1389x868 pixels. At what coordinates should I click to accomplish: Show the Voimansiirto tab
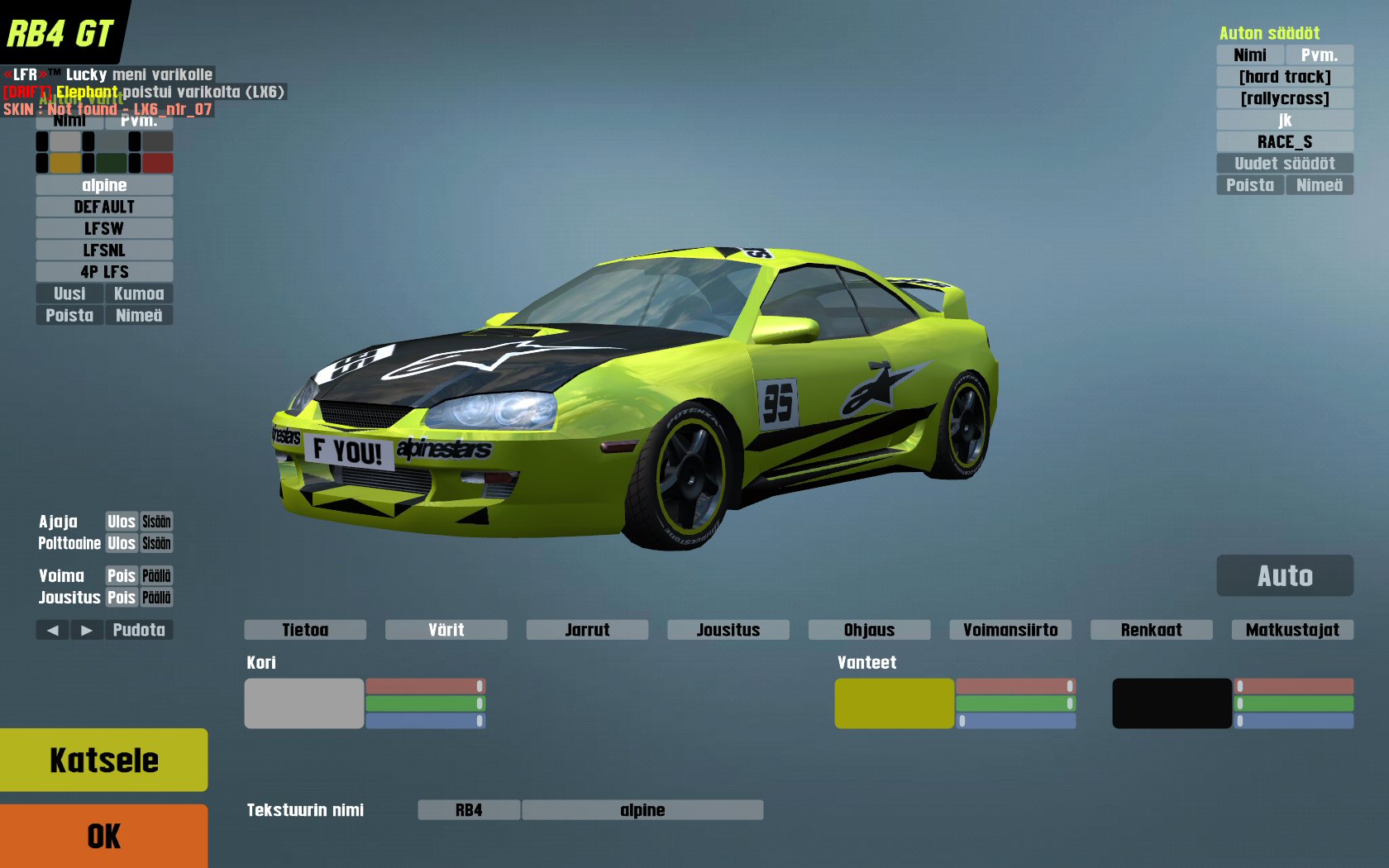1010,630
